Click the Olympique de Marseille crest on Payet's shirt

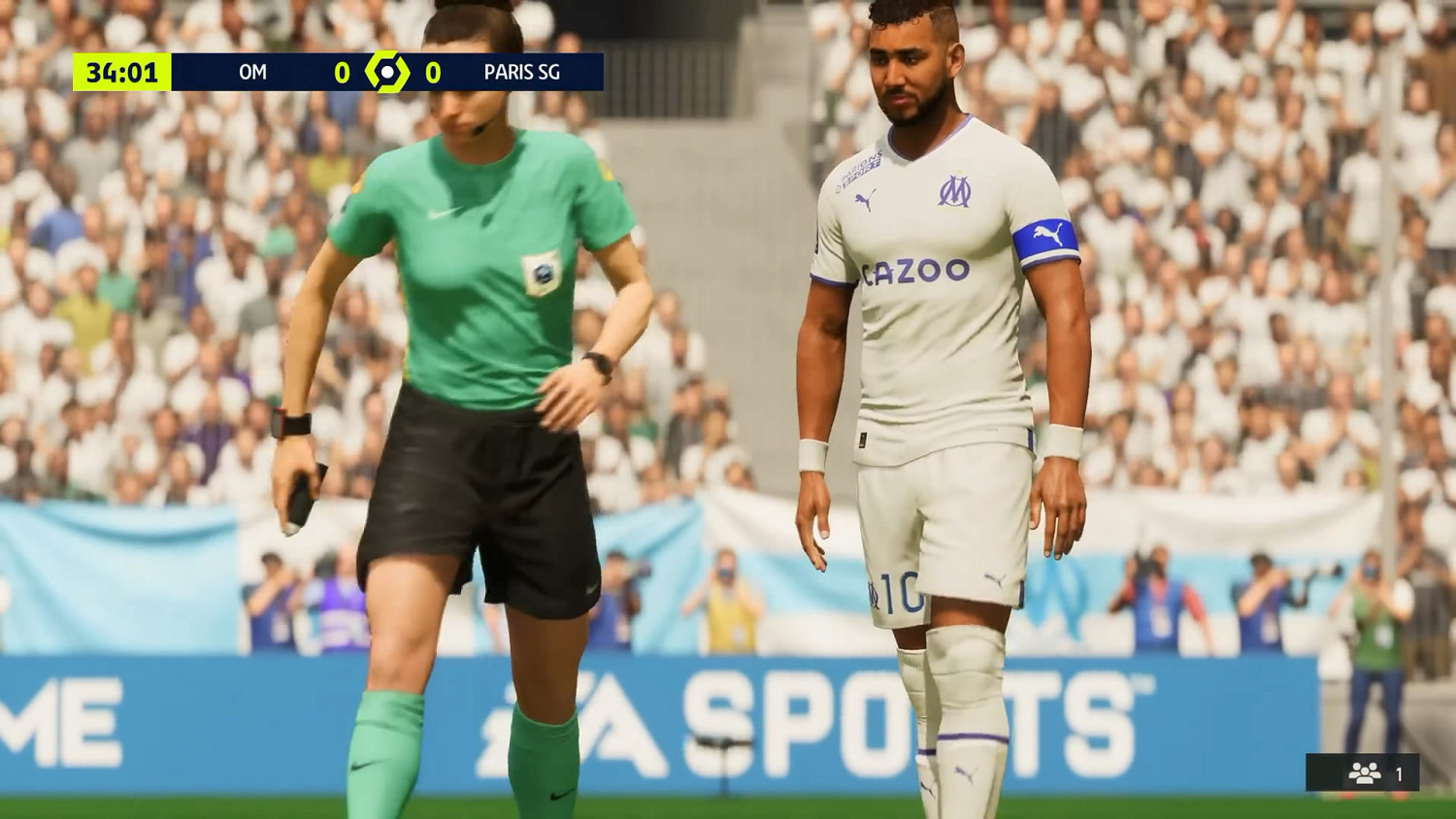click(x=955, y=189)
